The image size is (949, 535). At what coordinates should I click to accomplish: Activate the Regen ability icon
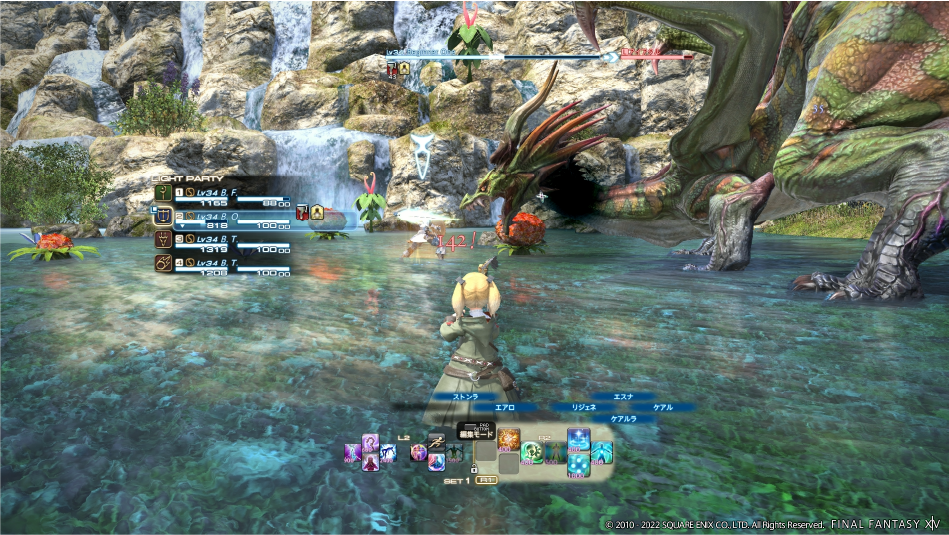coord(555,452)
